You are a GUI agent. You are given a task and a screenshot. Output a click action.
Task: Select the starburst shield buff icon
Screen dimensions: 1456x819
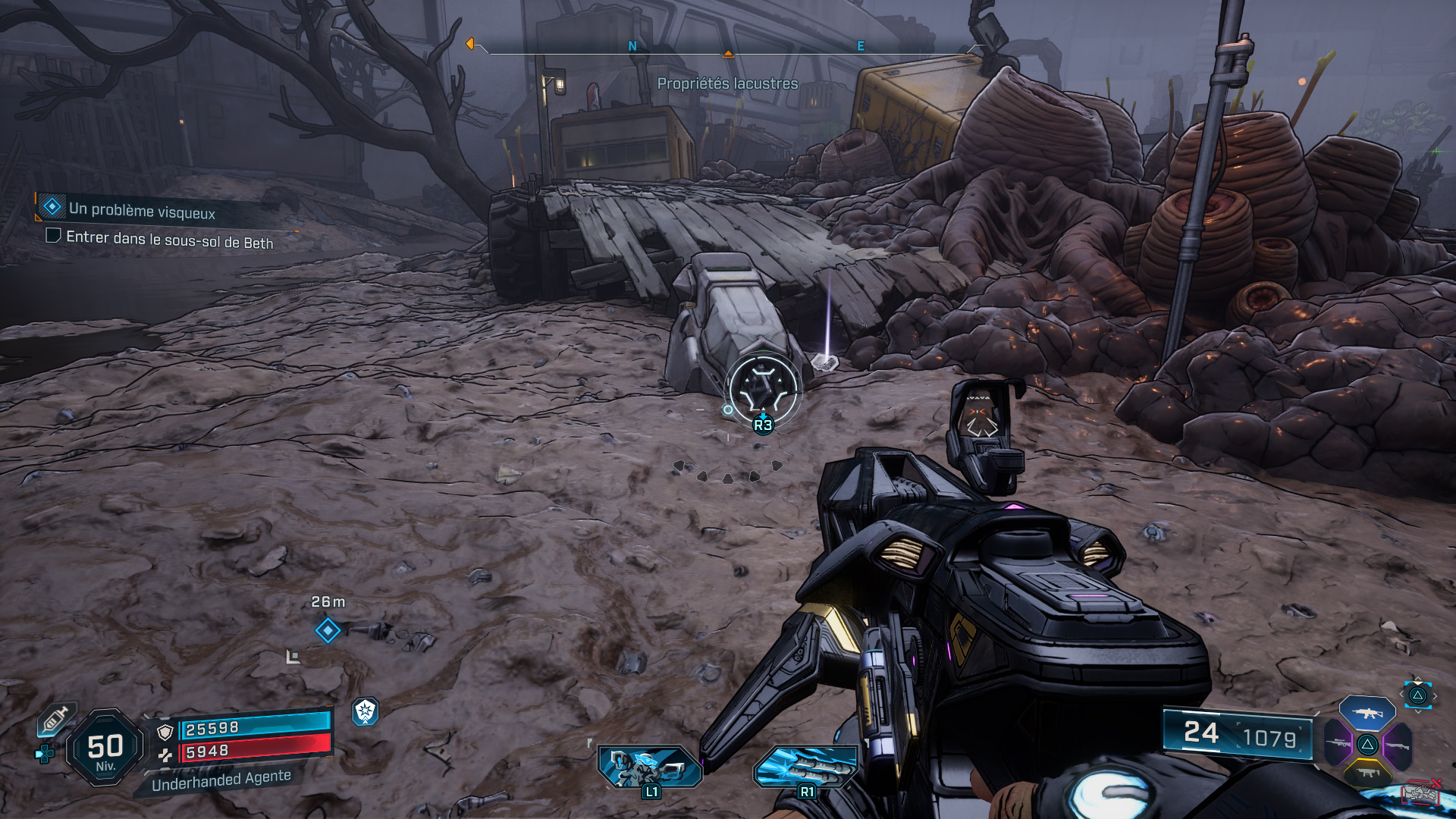click(366, 711)
